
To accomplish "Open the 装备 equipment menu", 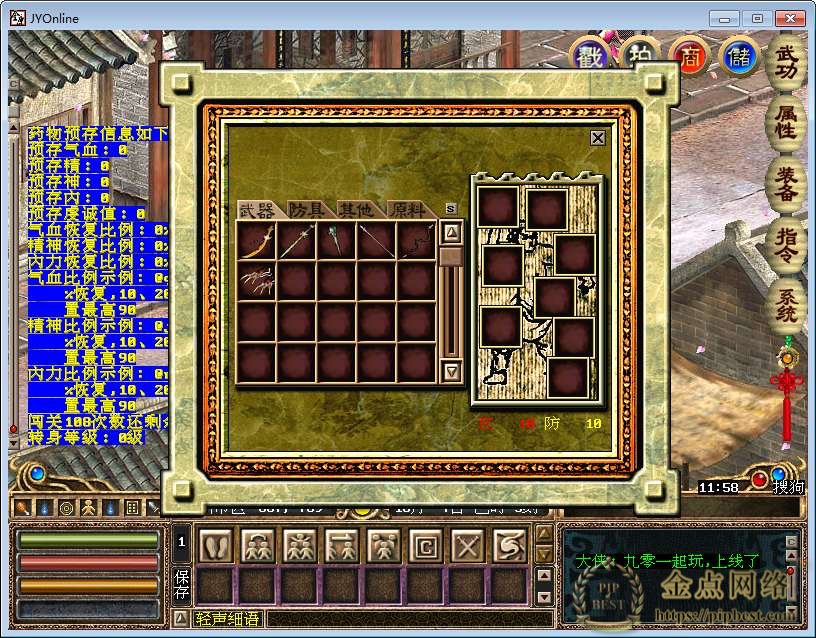I will (787, 182).
